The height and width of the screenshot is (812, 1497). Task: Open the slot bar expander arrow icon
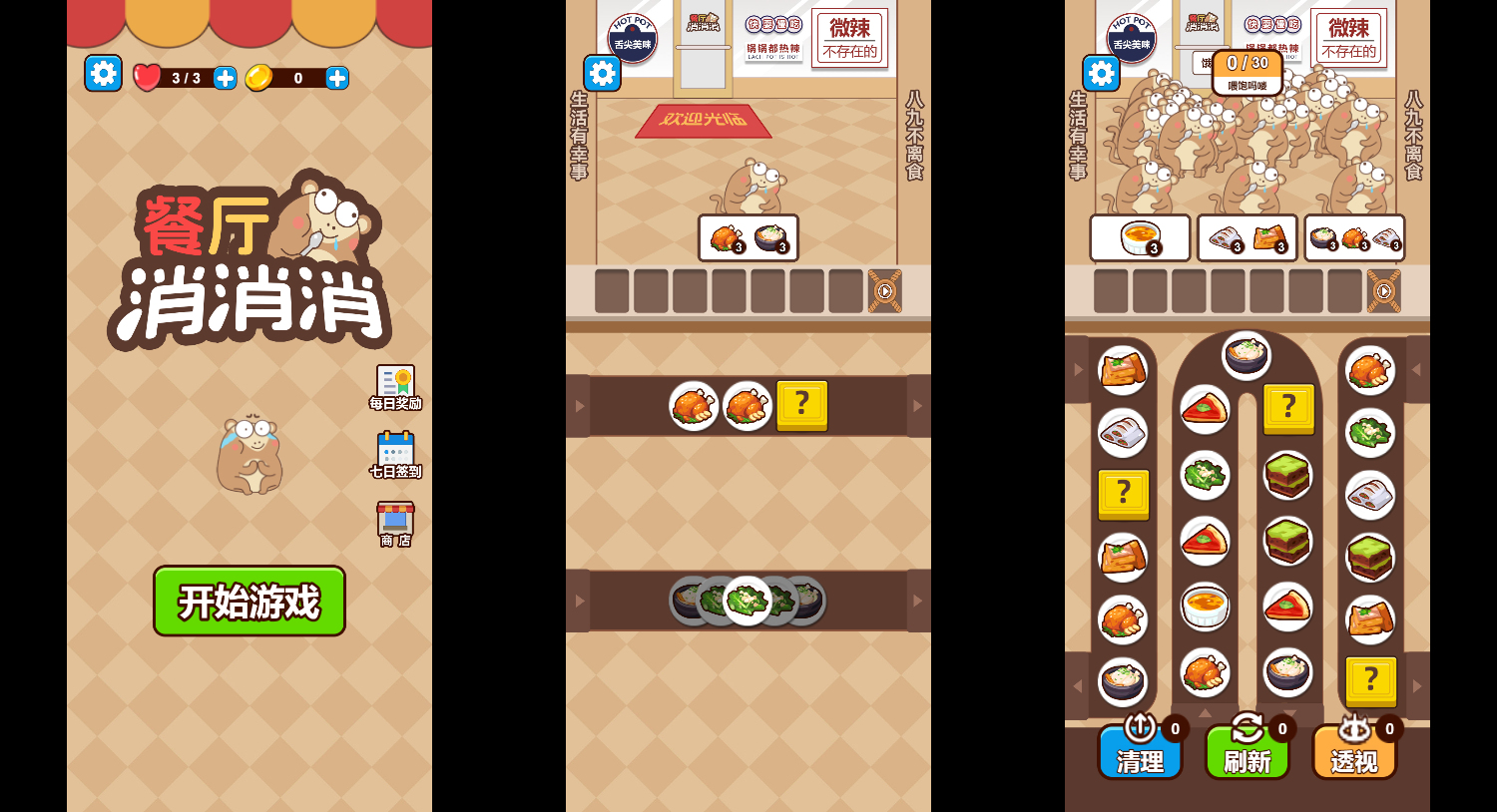coord(886,291)
